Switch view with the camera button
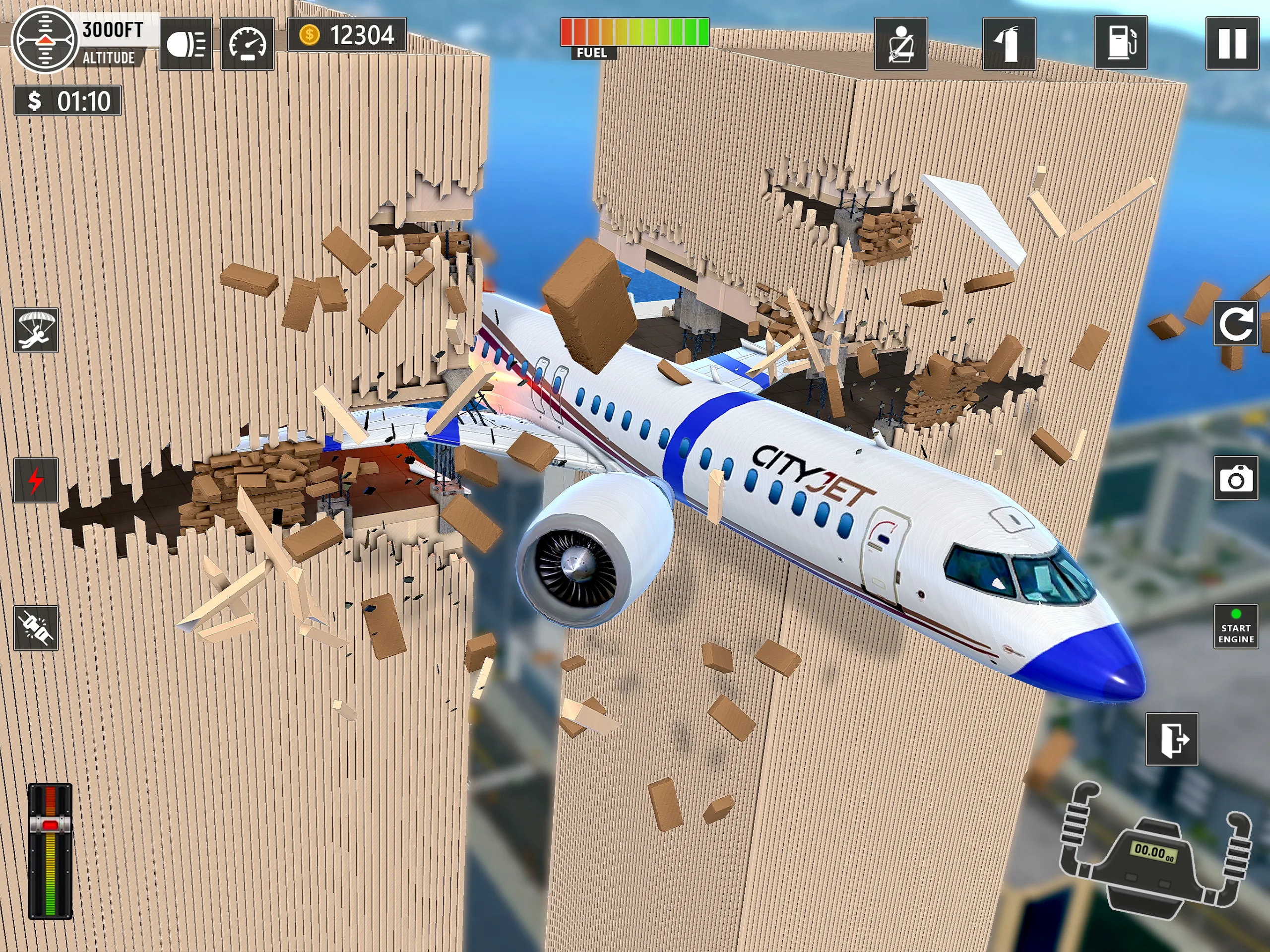 (x=1236, y=478)
